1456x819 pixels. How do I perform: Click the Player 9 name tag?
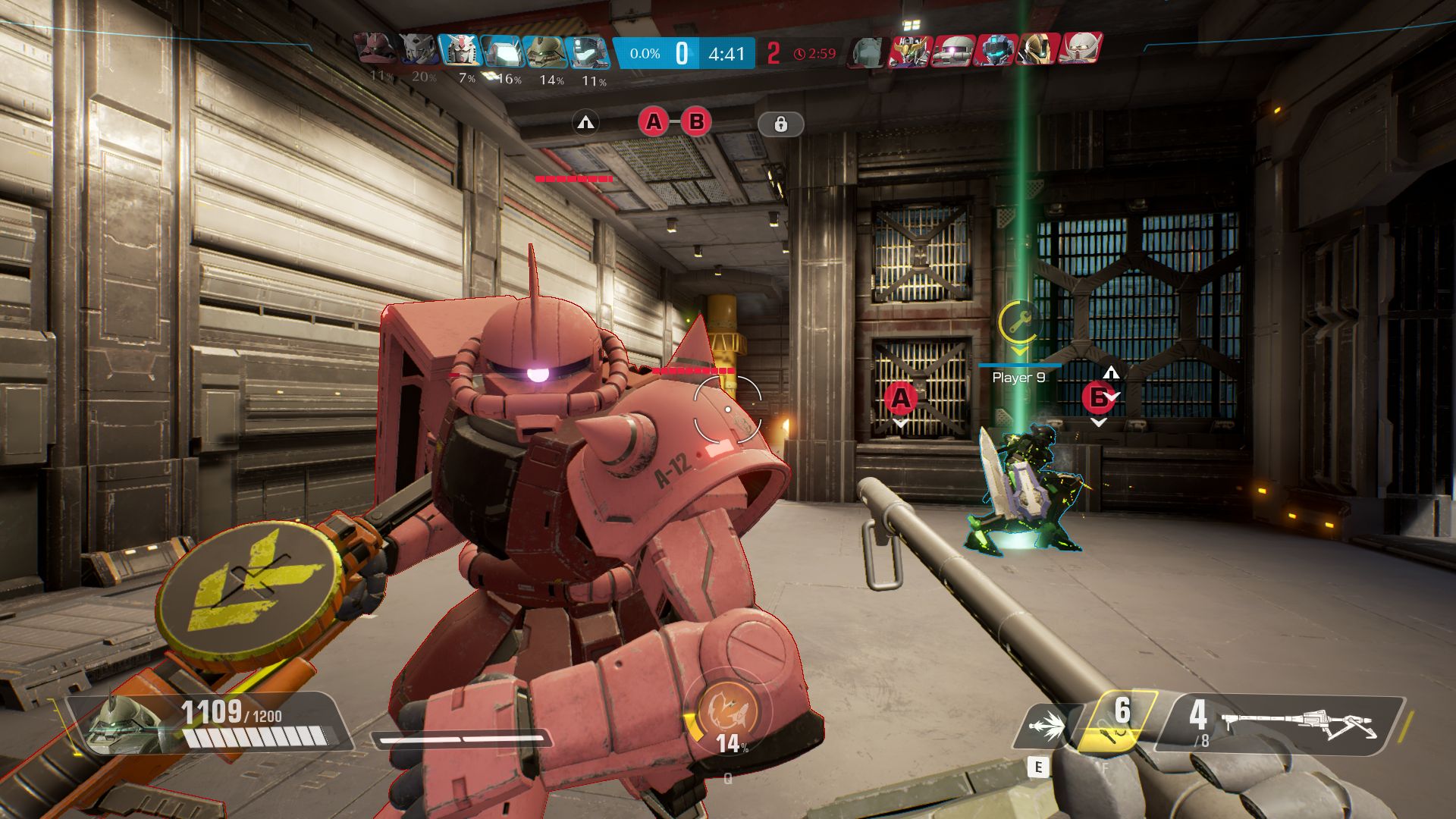pos(1018,378)
